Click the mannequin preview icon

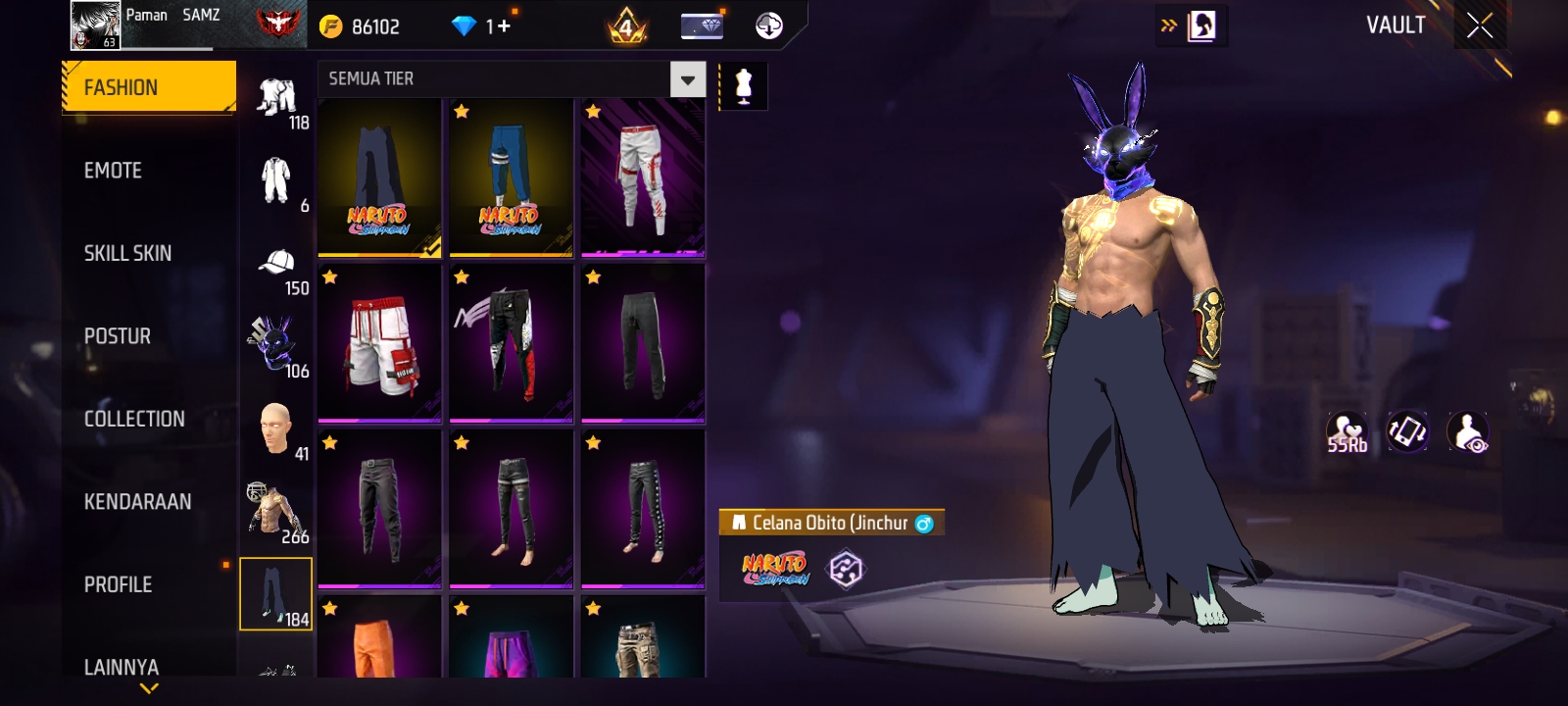click(743, 87)
